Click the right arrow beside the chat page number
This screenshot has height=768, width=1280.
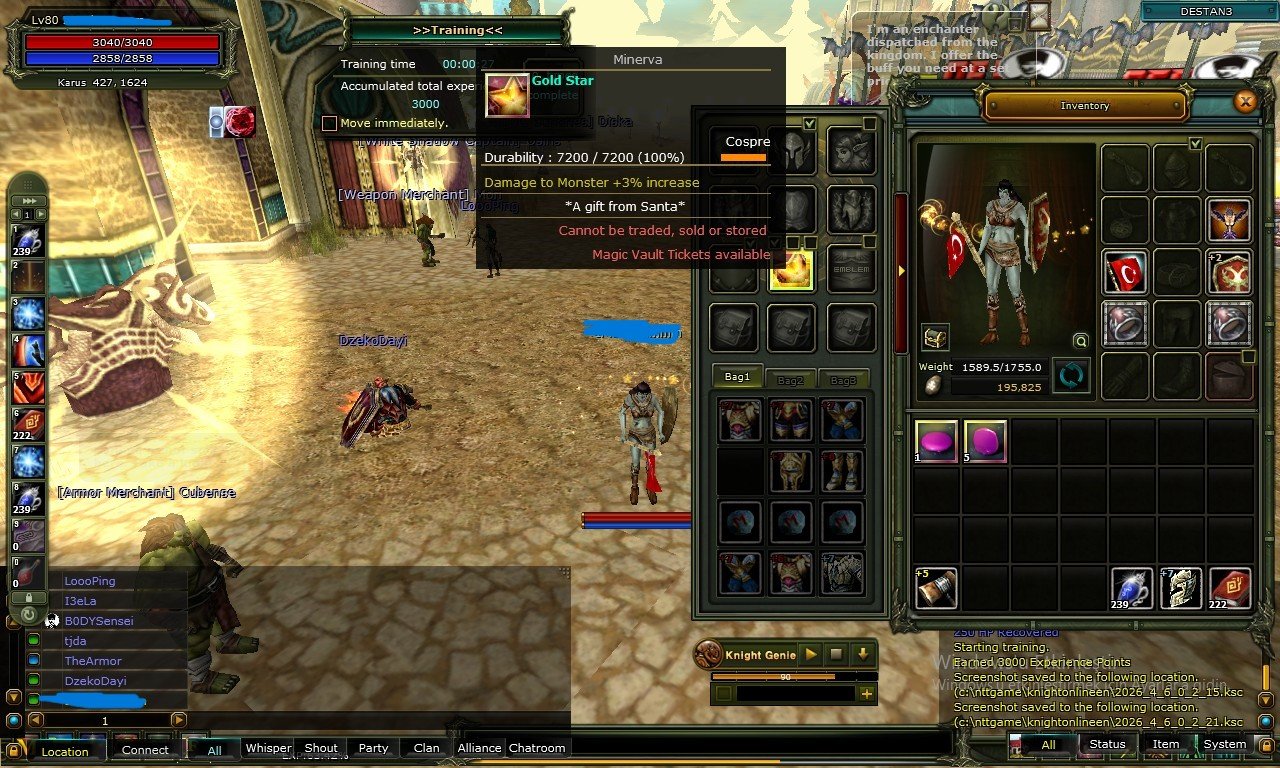click(x=180, y=719)
